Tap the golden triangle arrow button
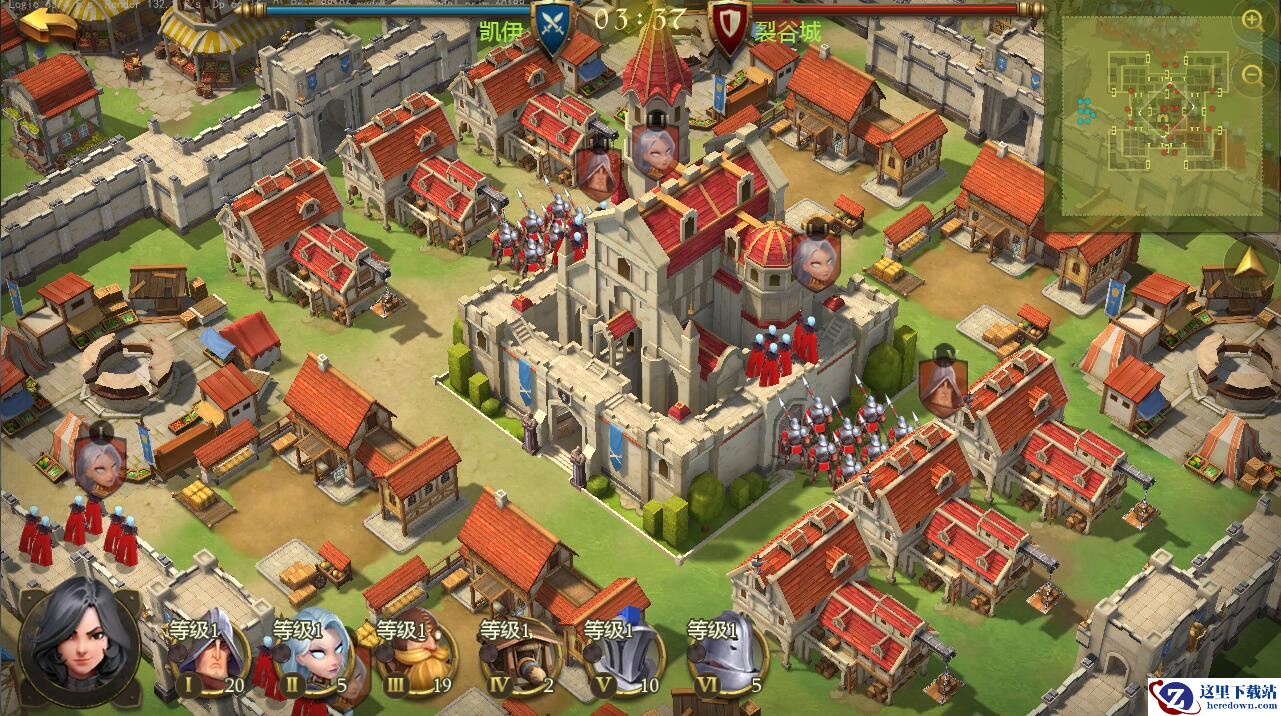The image size is (1281, 716). [1249, 263]
